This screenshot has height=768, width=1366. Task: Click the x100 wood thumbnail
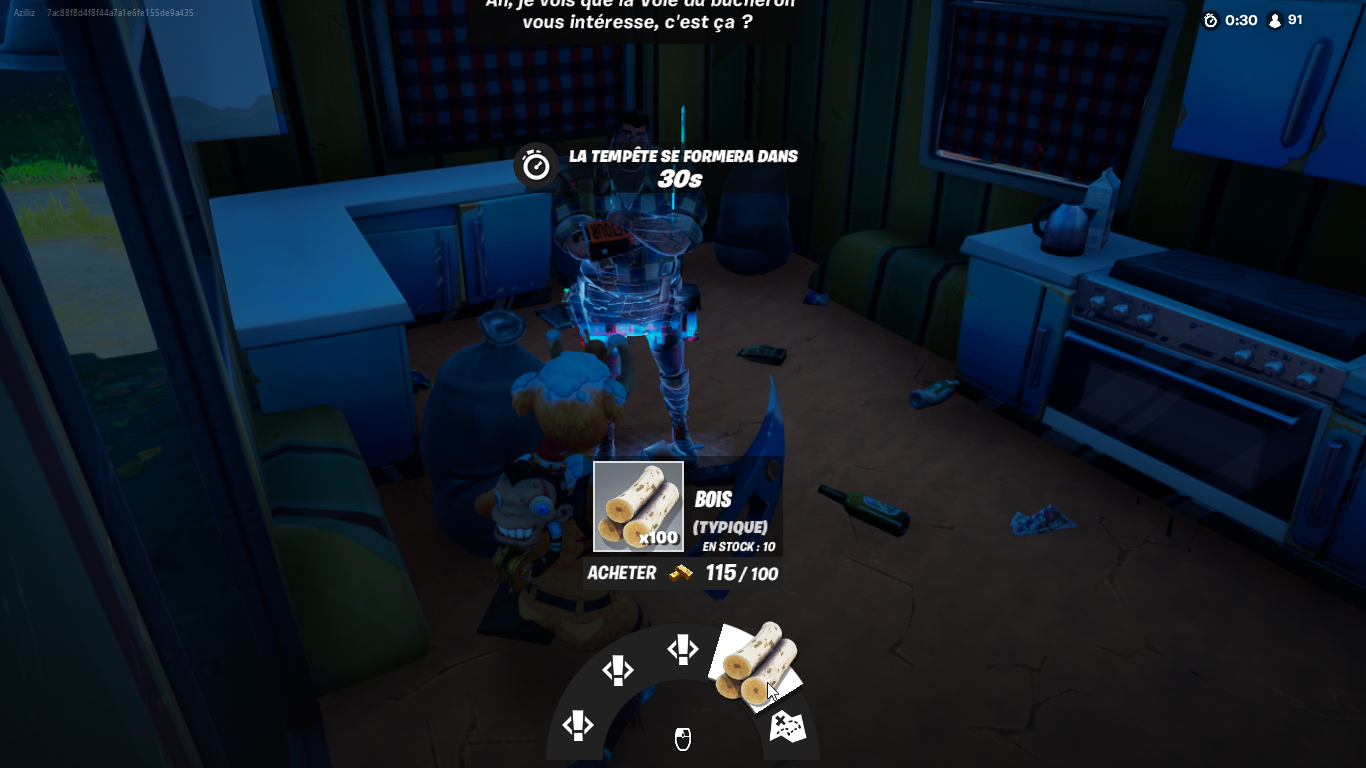[638, 506]
